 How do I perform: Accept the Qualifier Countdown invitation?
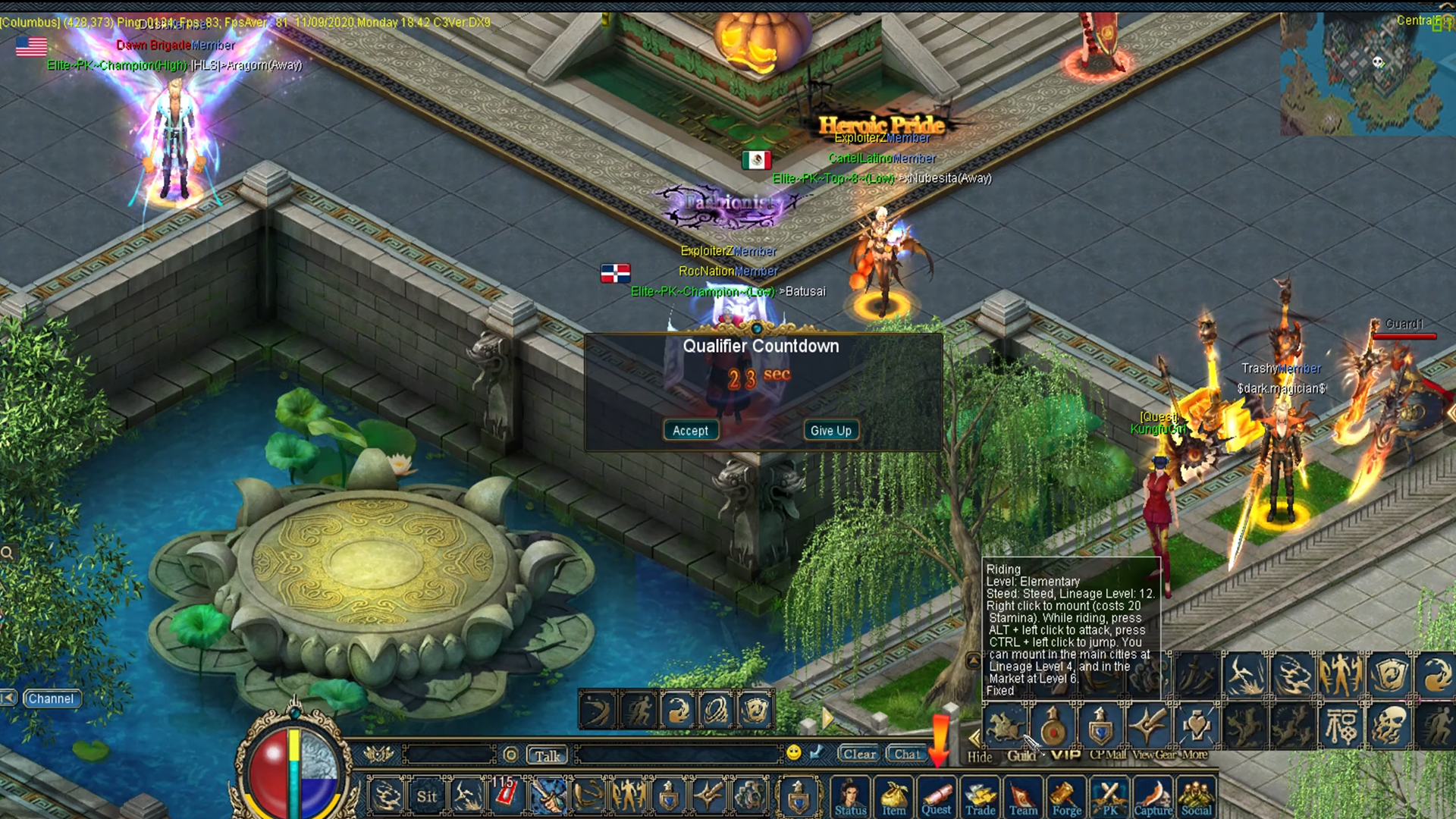[690, 430]
